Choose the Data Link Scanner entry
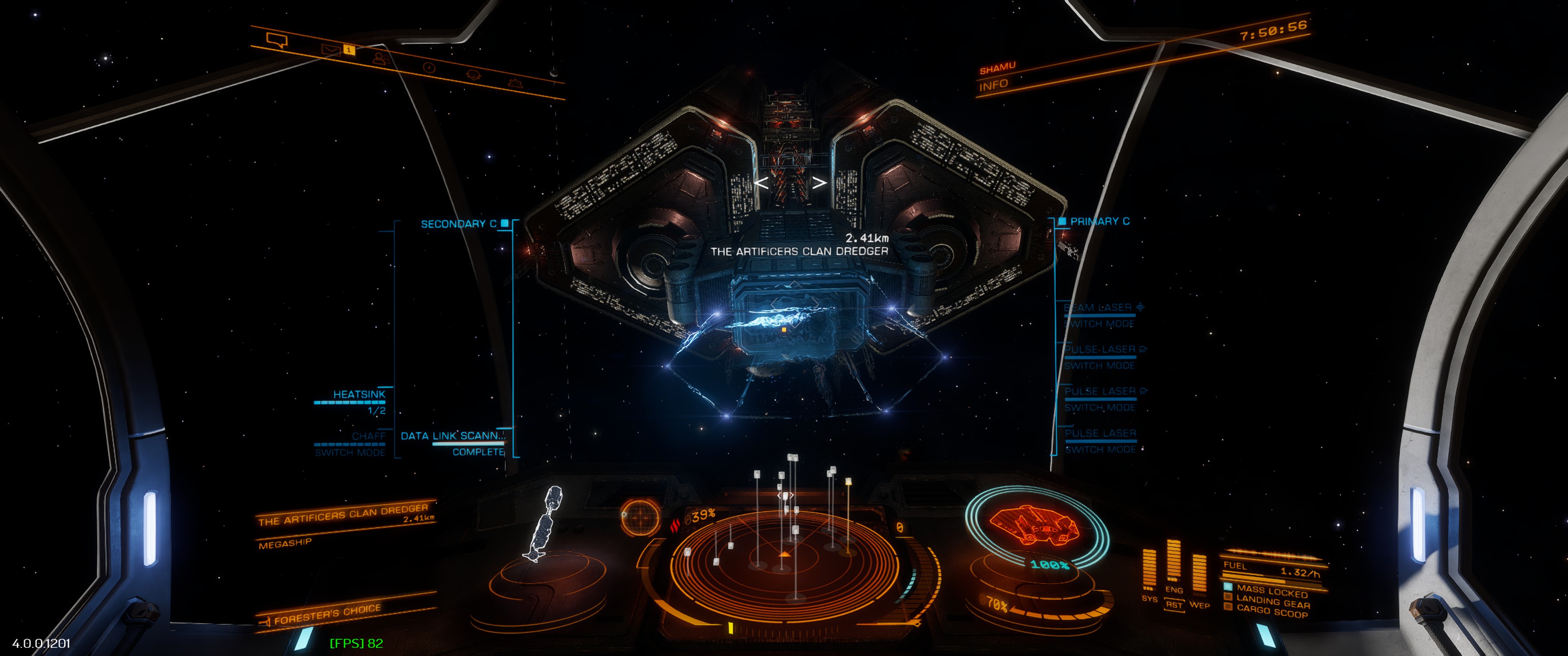1568x656 pixels. click(x=452, y=436)
